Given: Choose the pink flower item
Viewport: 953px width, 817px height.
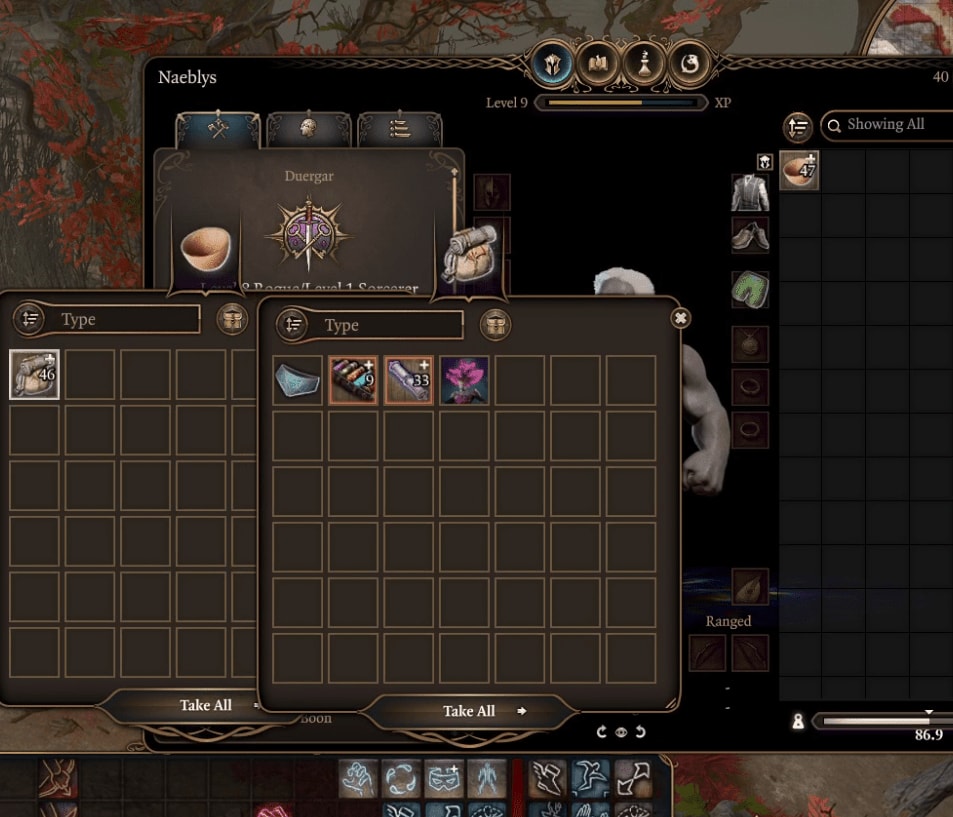Looking at the screenshot, I should (464, 380).
